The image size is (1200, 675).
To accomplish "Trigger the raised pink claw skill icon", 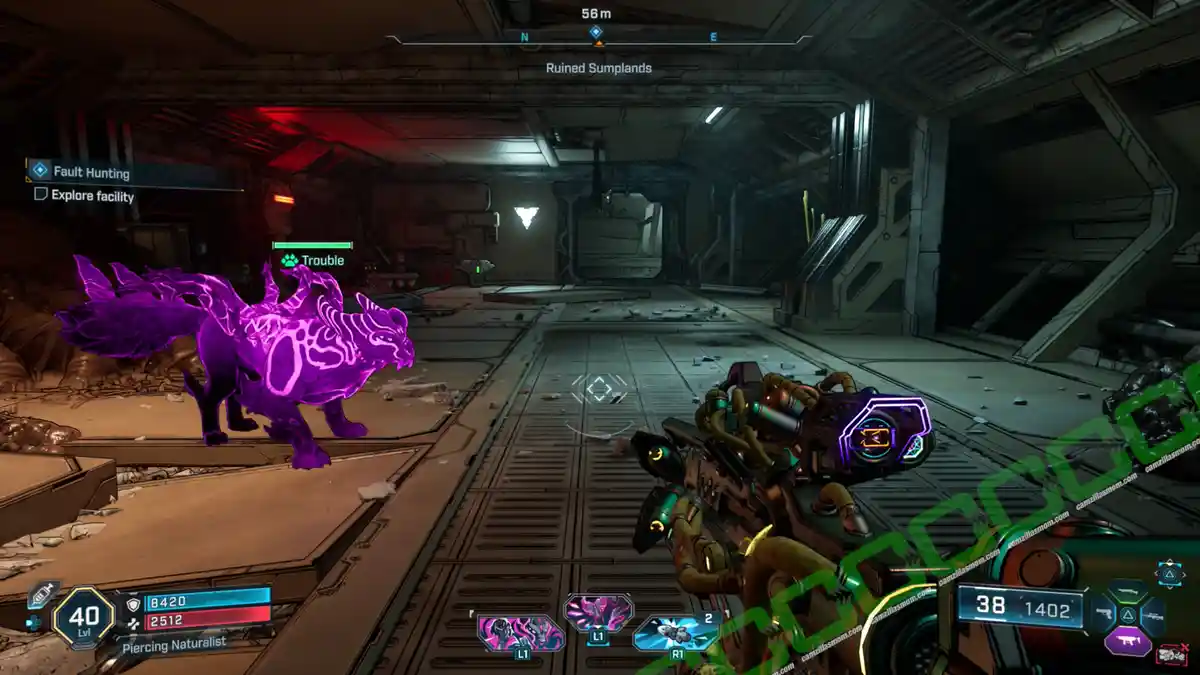I will click(x=597, y=613).
